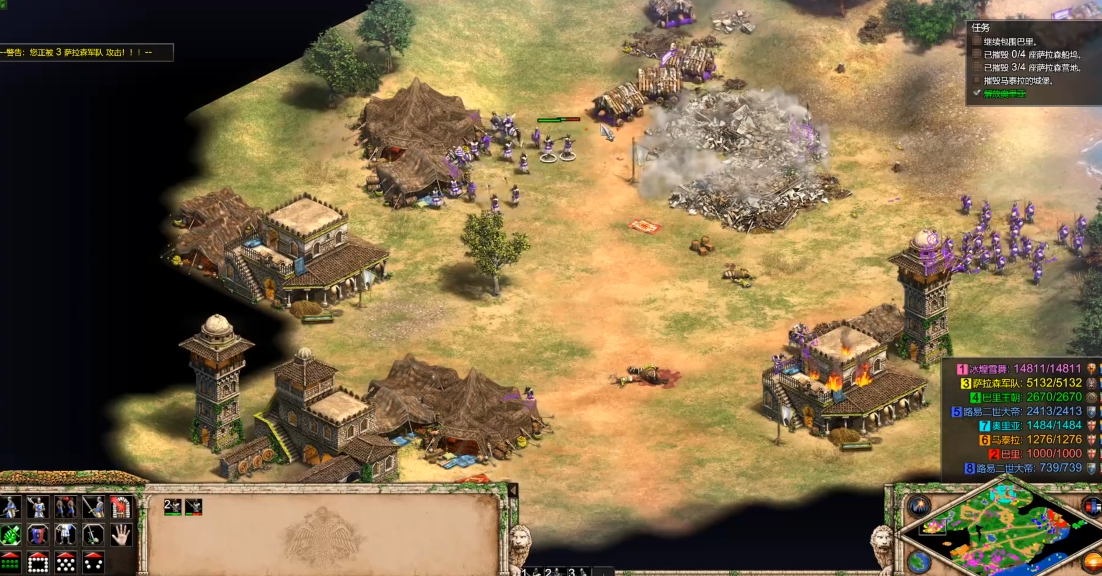The height and width of the screenshot is (576, 1102).
Task: Click the minimap terrain display
Action: tap(1000, 530)
